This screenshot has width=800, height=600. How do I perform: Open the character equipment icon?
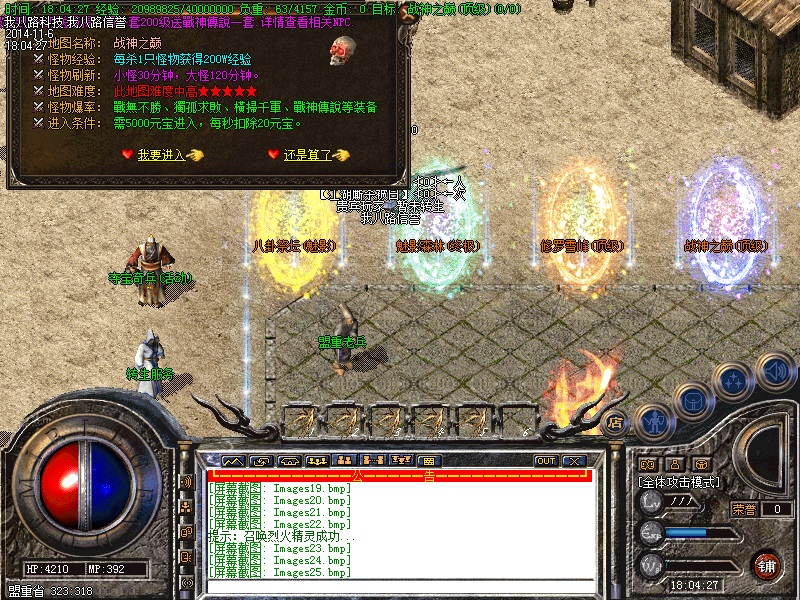652,421
